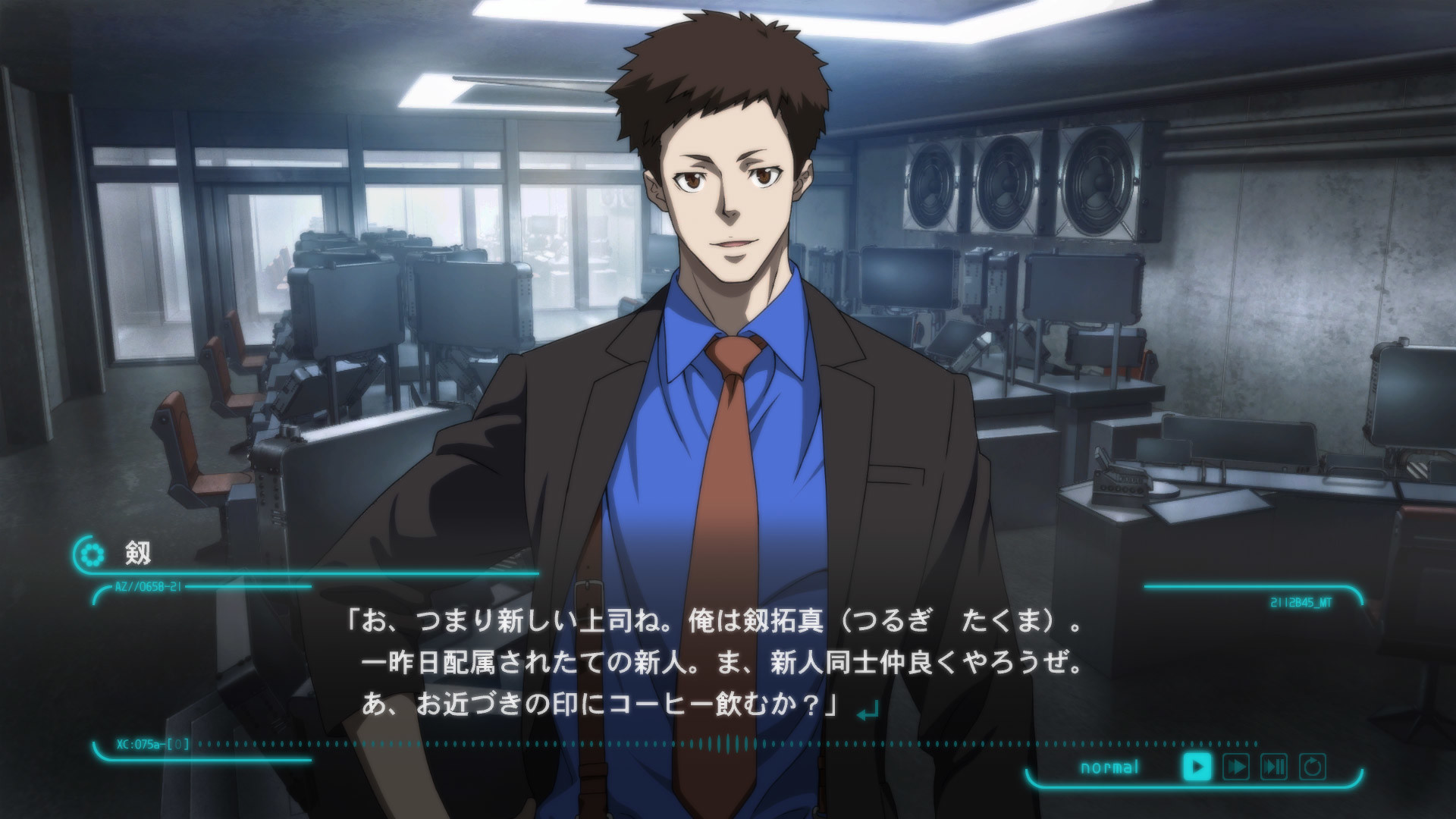Toggle voice repeat with the circular arrow control

click(x=1313, y=766)
